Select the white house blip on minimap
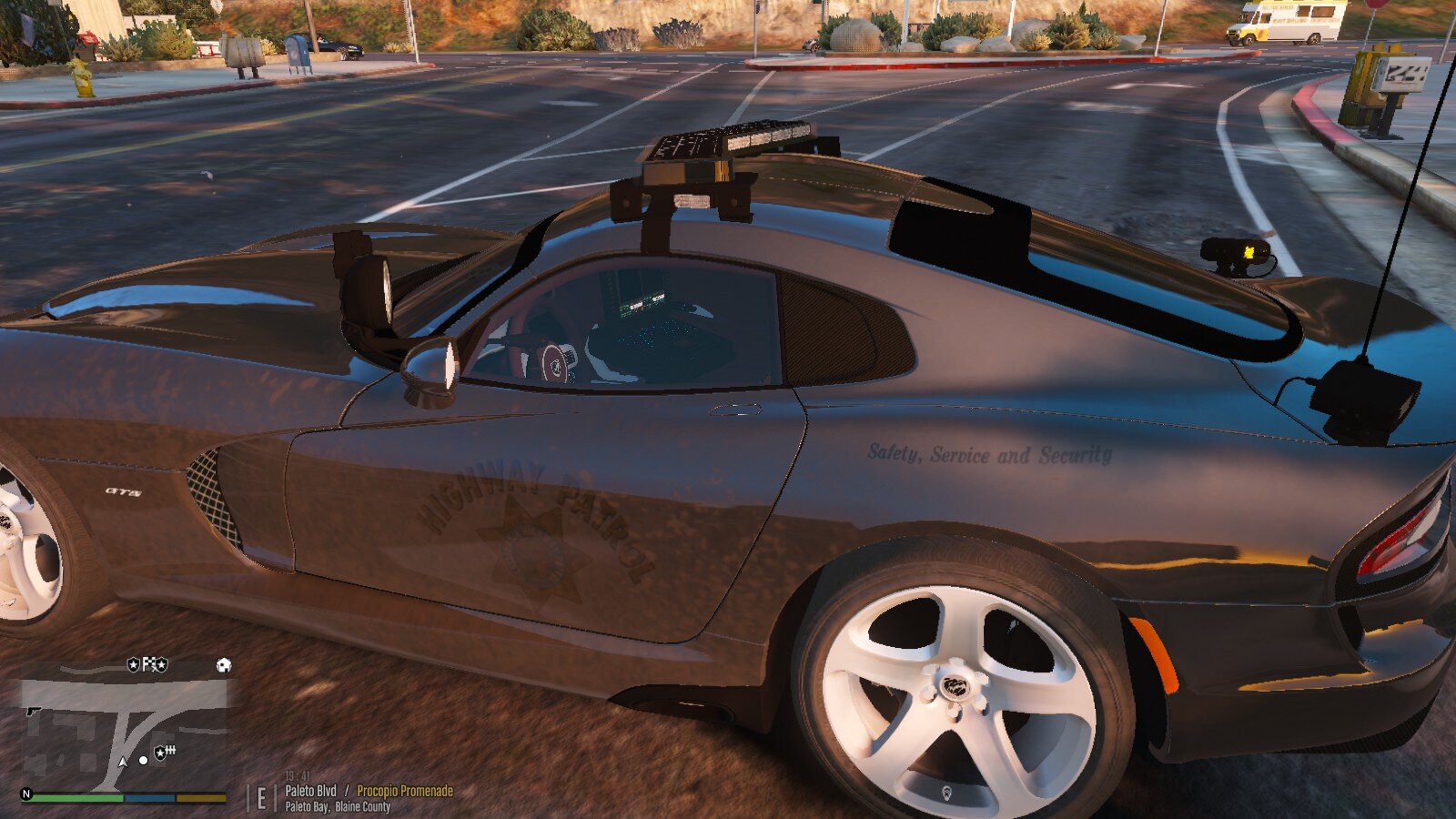The width and height of the screenshot is (1456, 819). pos(224,665)
